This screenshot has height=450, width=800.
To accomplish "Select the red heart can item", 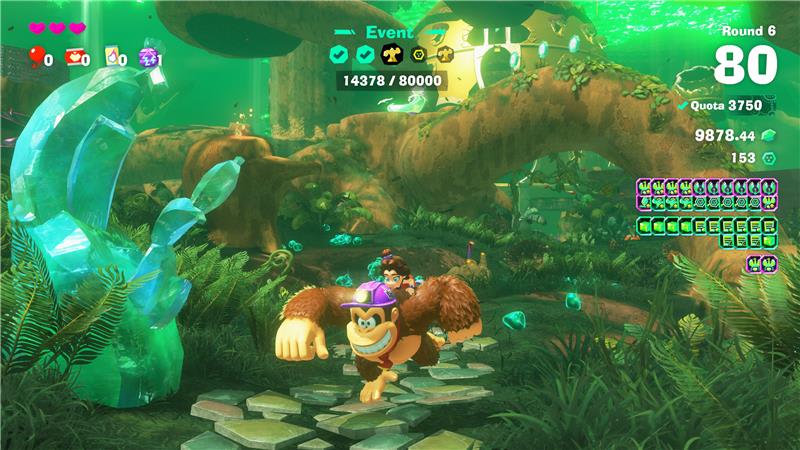I will click(x=73, y=57).
